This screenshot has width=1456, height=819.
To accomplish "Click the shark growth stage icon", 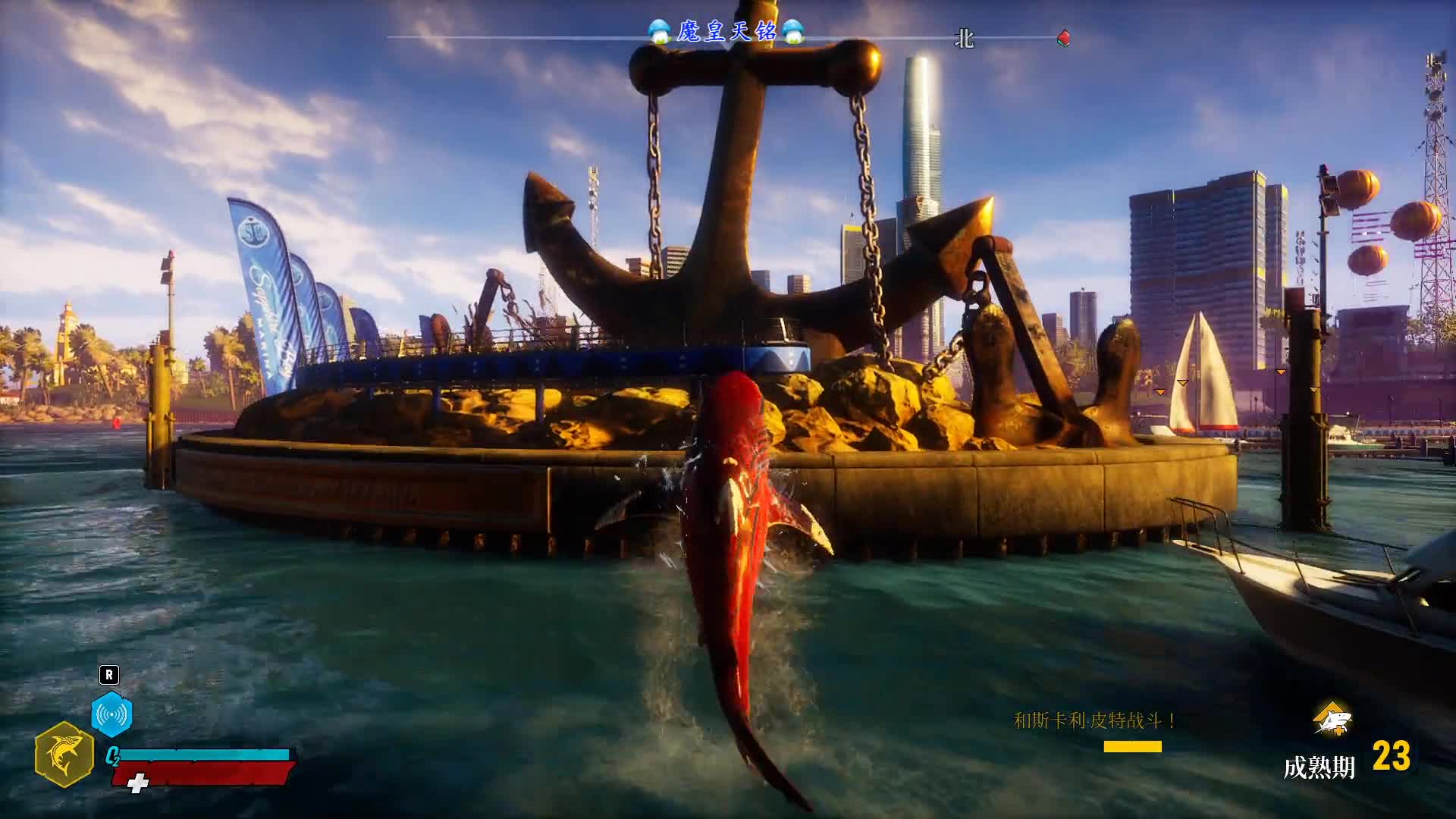I will (1332, 719).
